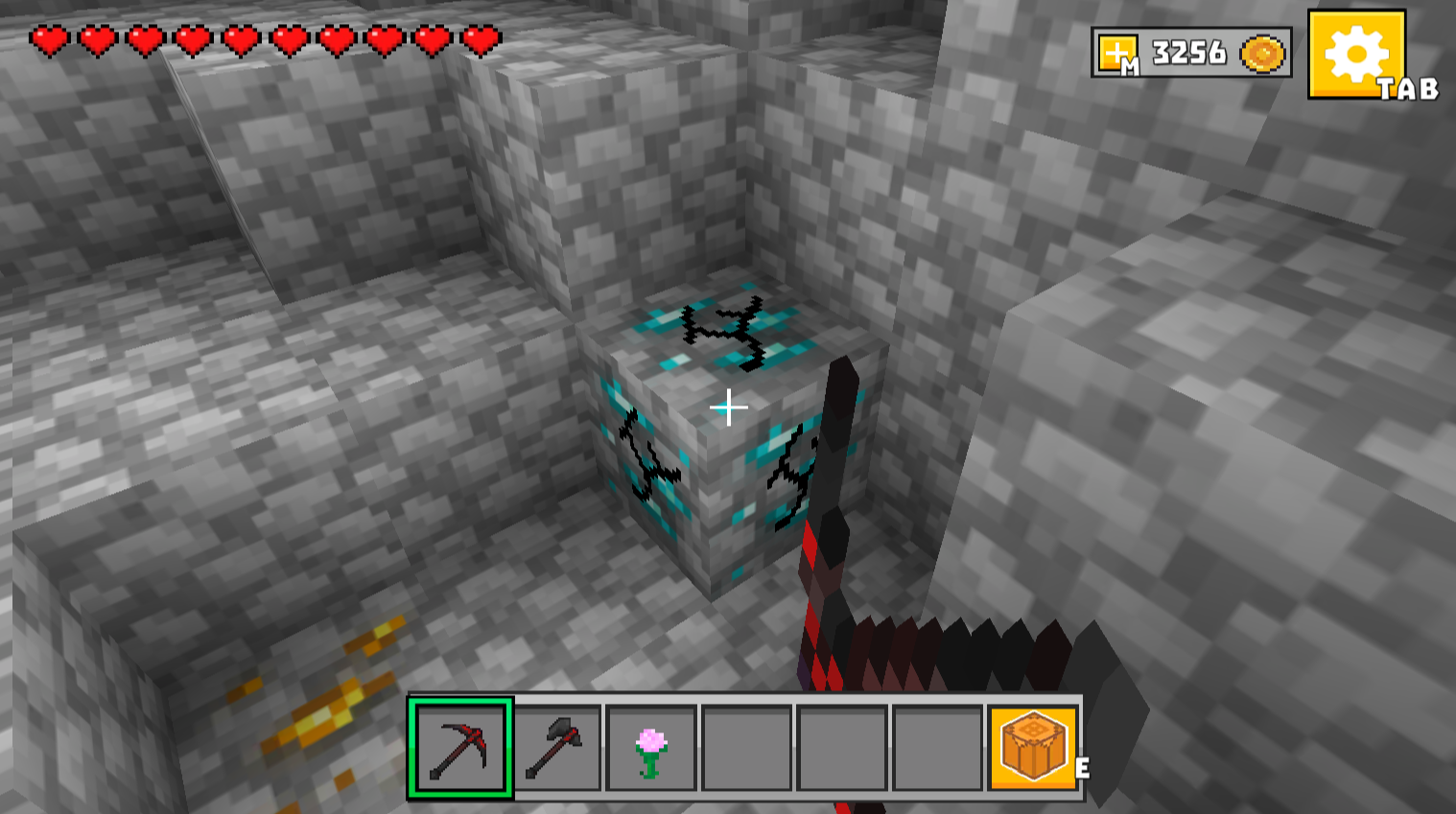1456x814 pixels.
Task: Click the gold coin currency icon
Action: [1262, 54]
